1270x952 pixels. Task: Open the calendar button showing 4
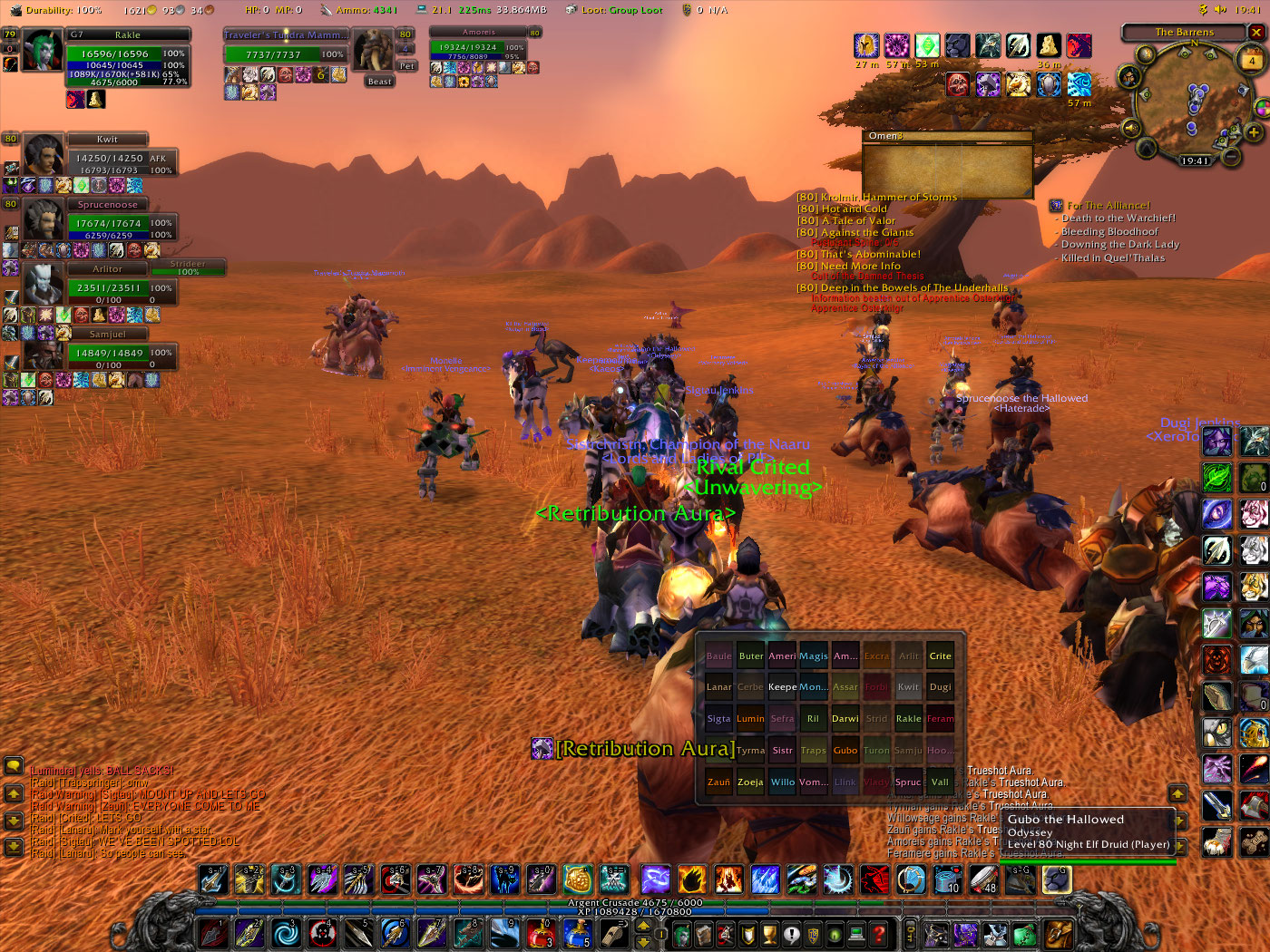pyautogui.click(x=1252, y=61)
